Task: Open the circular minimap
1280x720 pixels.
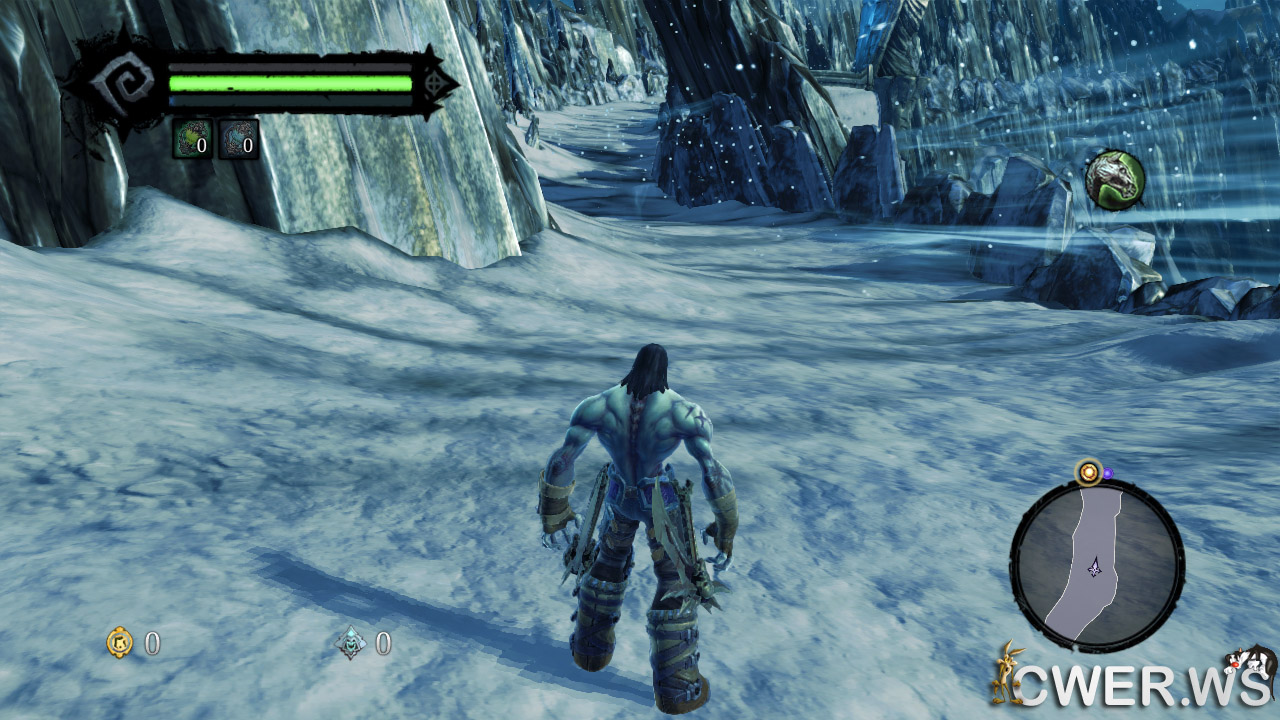Action: click(x=1097, y=566)
